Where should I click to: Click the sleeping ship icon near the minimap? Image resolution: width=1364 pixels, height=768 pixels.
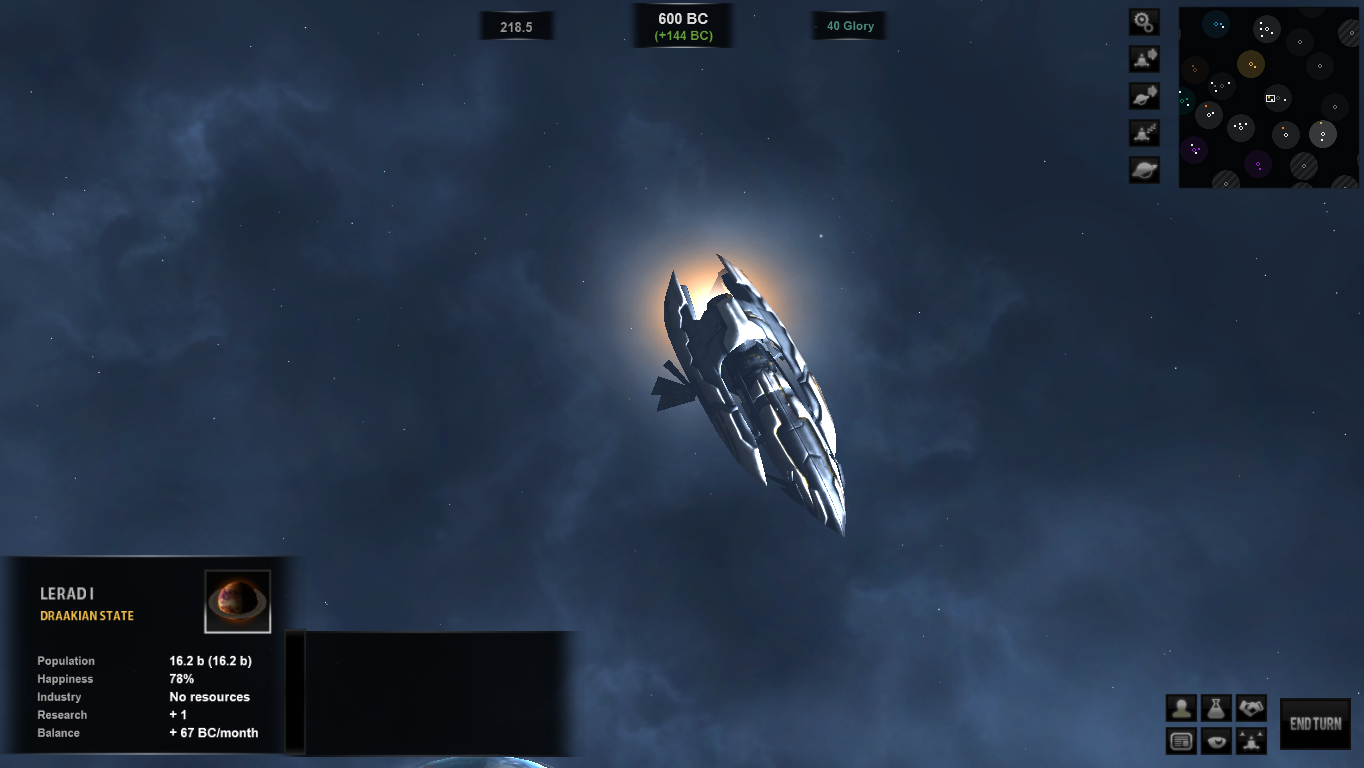coord(1144,132)
